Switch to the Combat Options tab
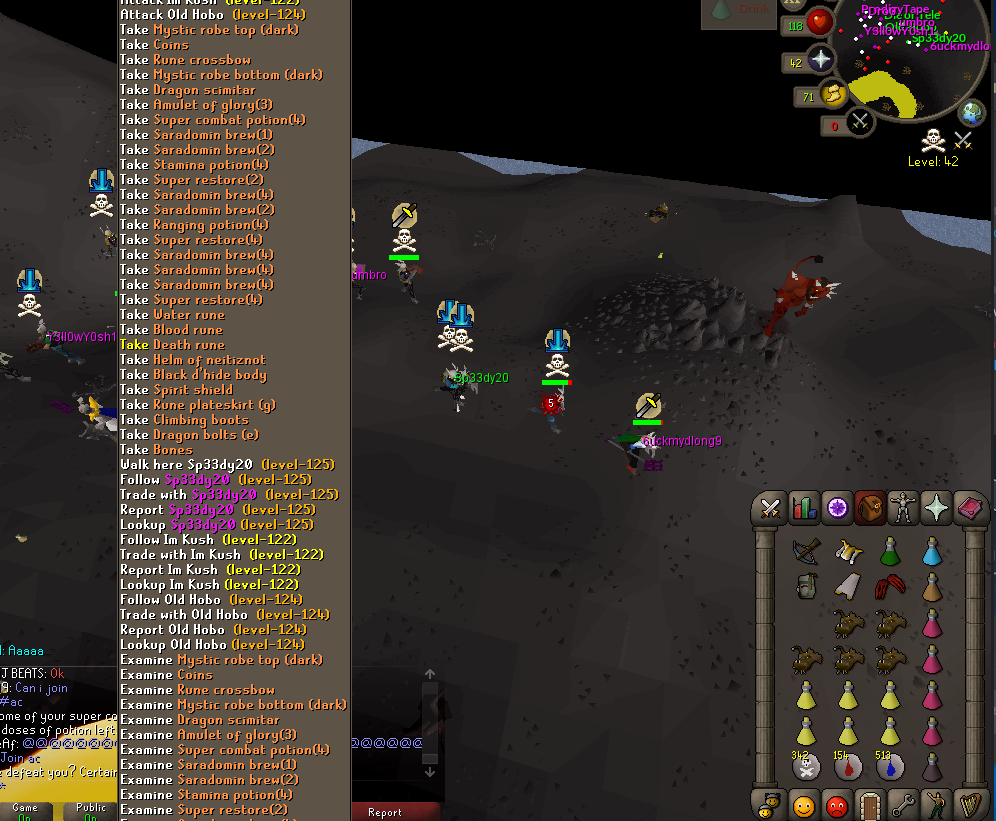996x821 pixels. [769, 509]
